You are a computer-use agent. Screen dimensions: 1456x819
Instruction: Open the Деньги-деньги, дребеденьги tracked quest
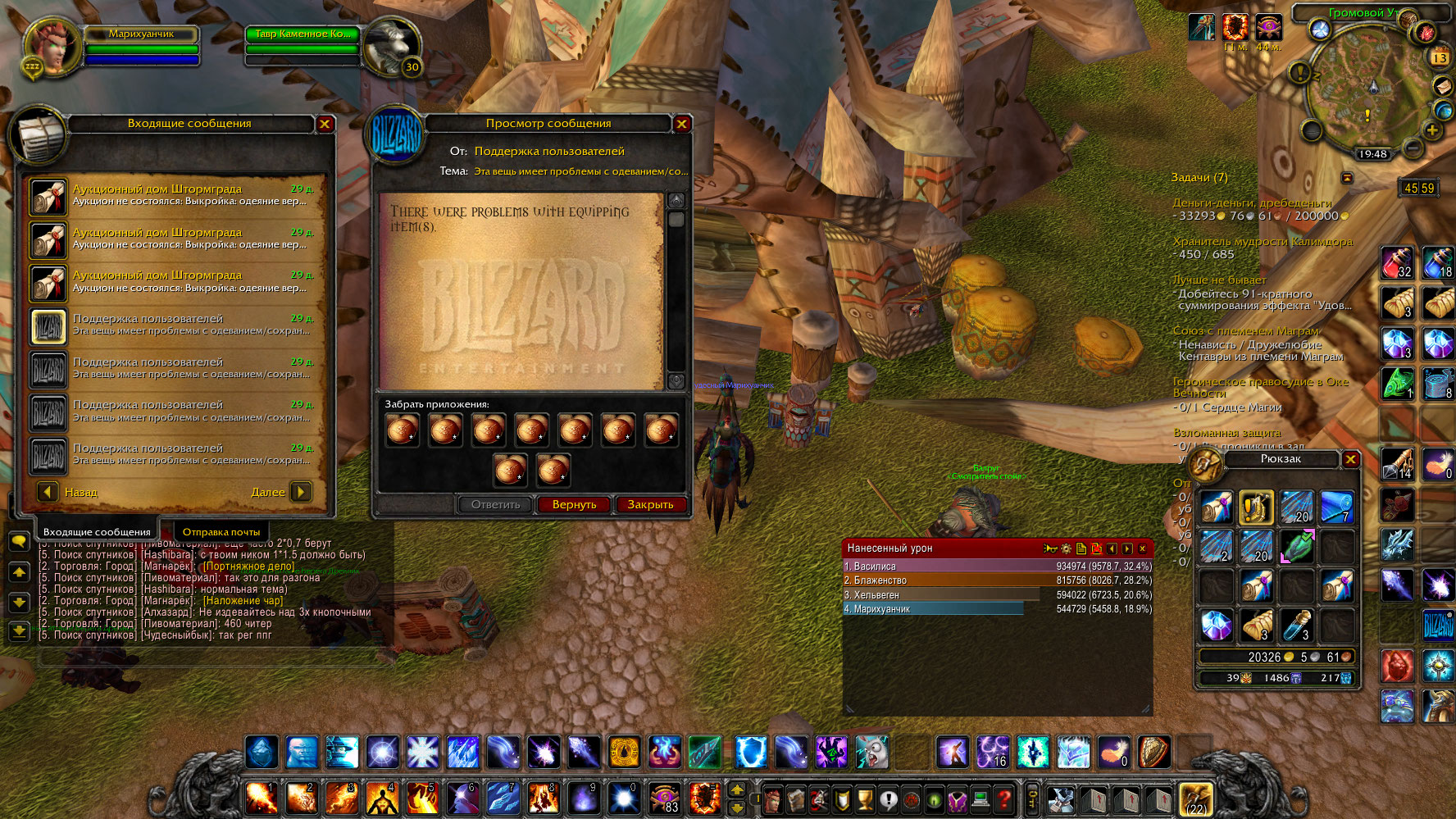coord(1252,202)
